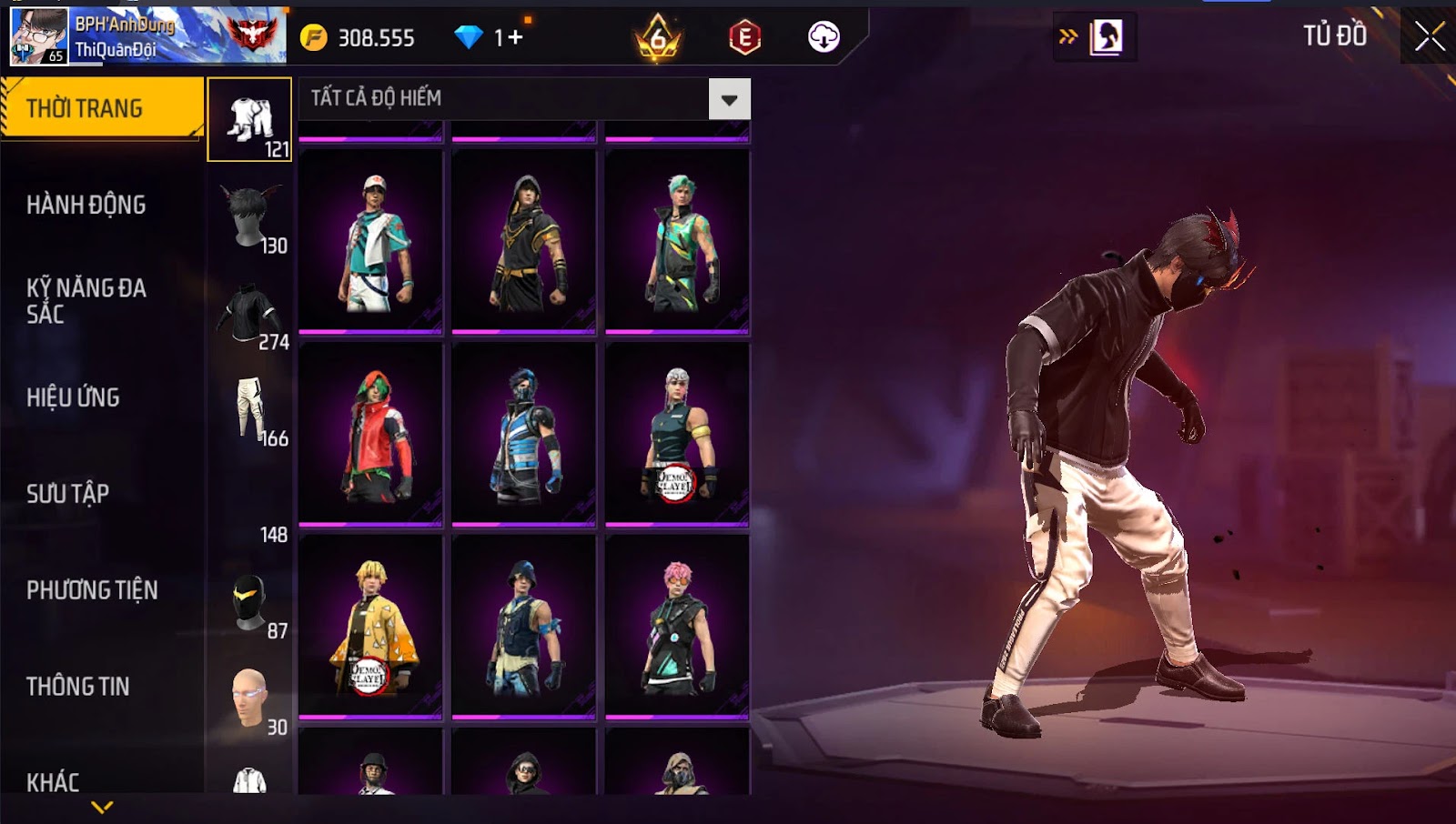Choose the mask category showing 87
The height and width of the screenshot is (824, 1456).
click(249, 603)
